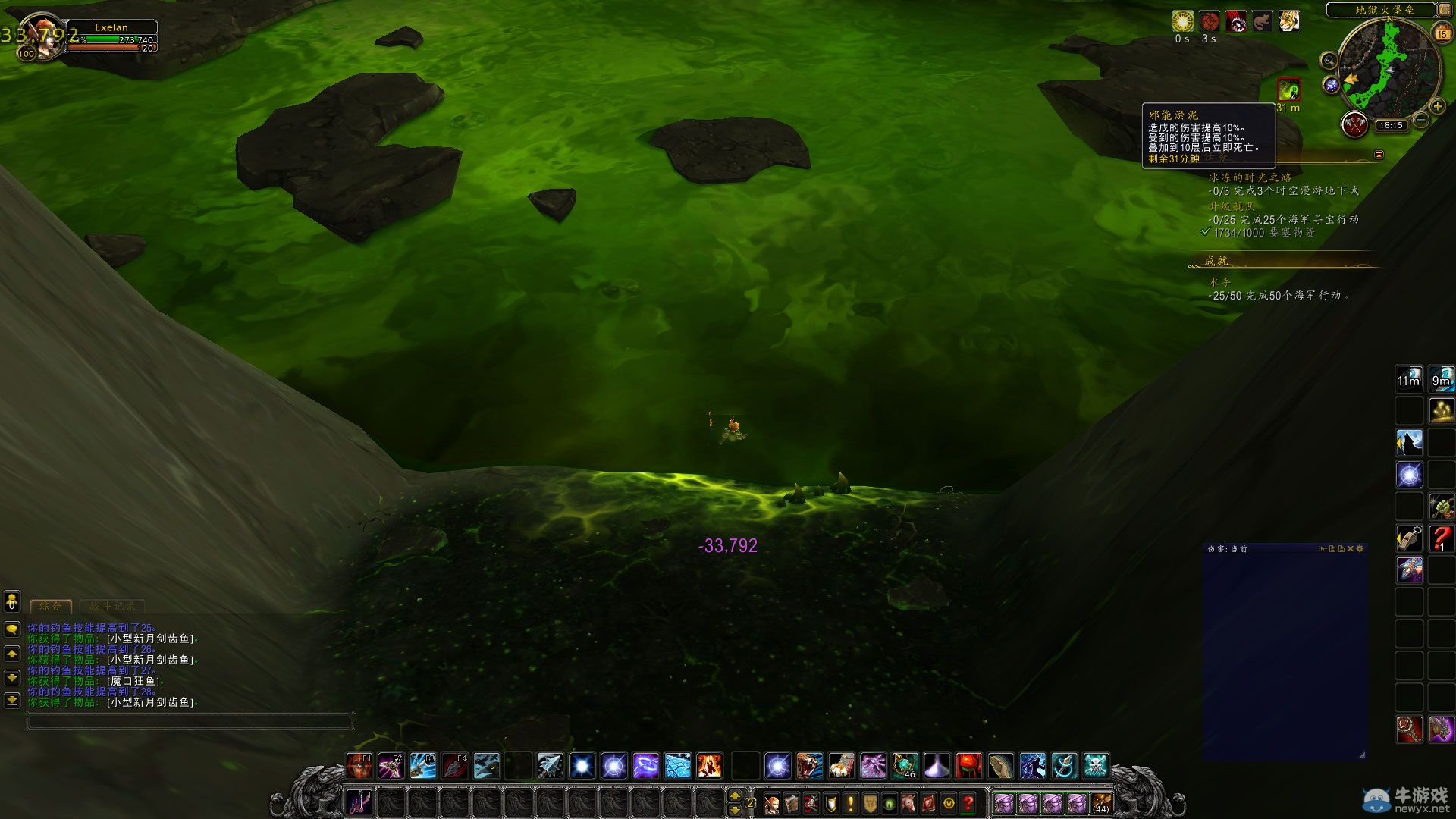The image size is (1456, 819).
Task: Click the crossed axes button by minimap
Action: pos(1354,124)
